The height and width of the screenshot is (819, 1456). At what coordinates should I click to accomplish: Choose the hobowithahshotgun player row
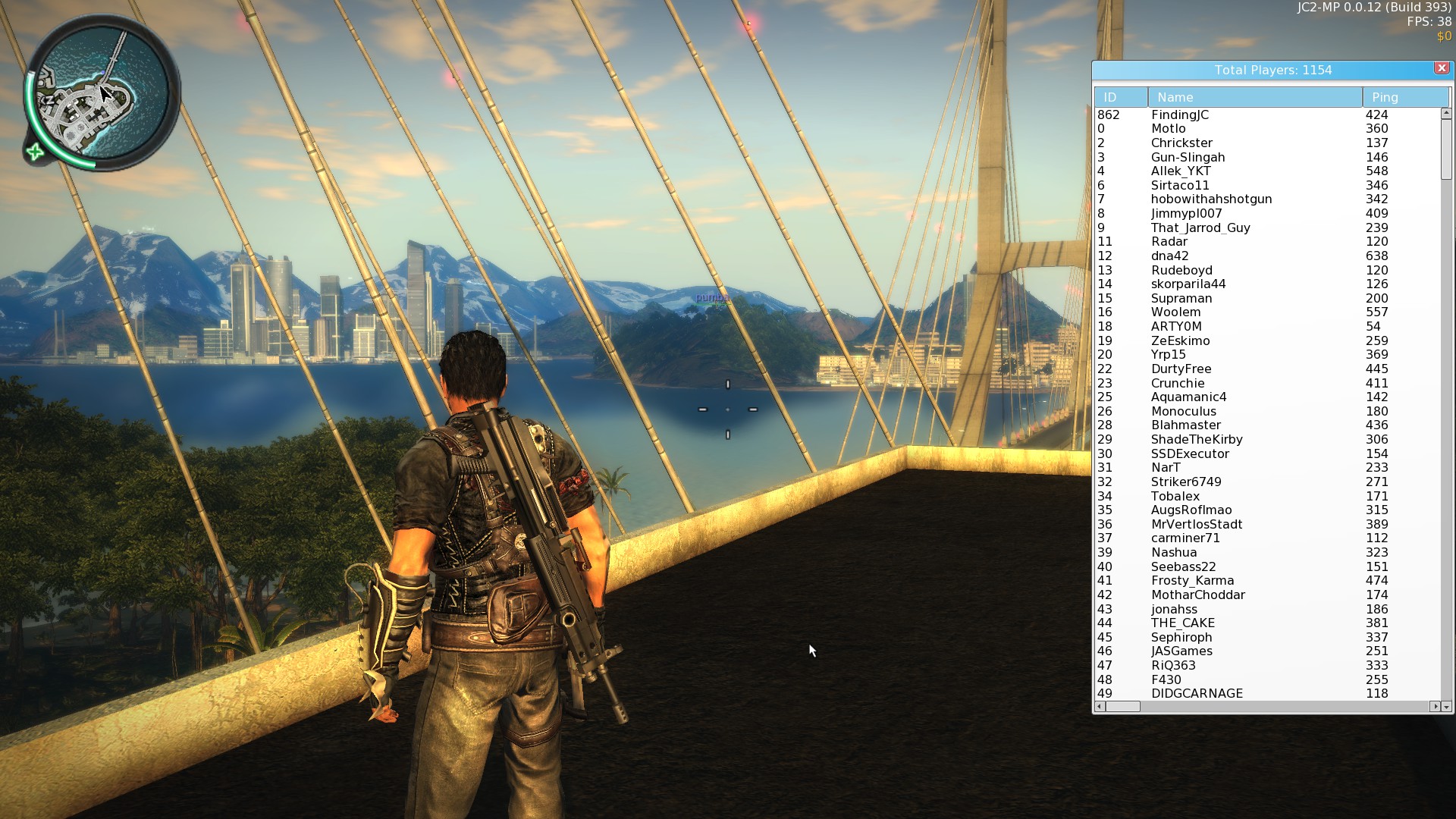click(1211, 199)
